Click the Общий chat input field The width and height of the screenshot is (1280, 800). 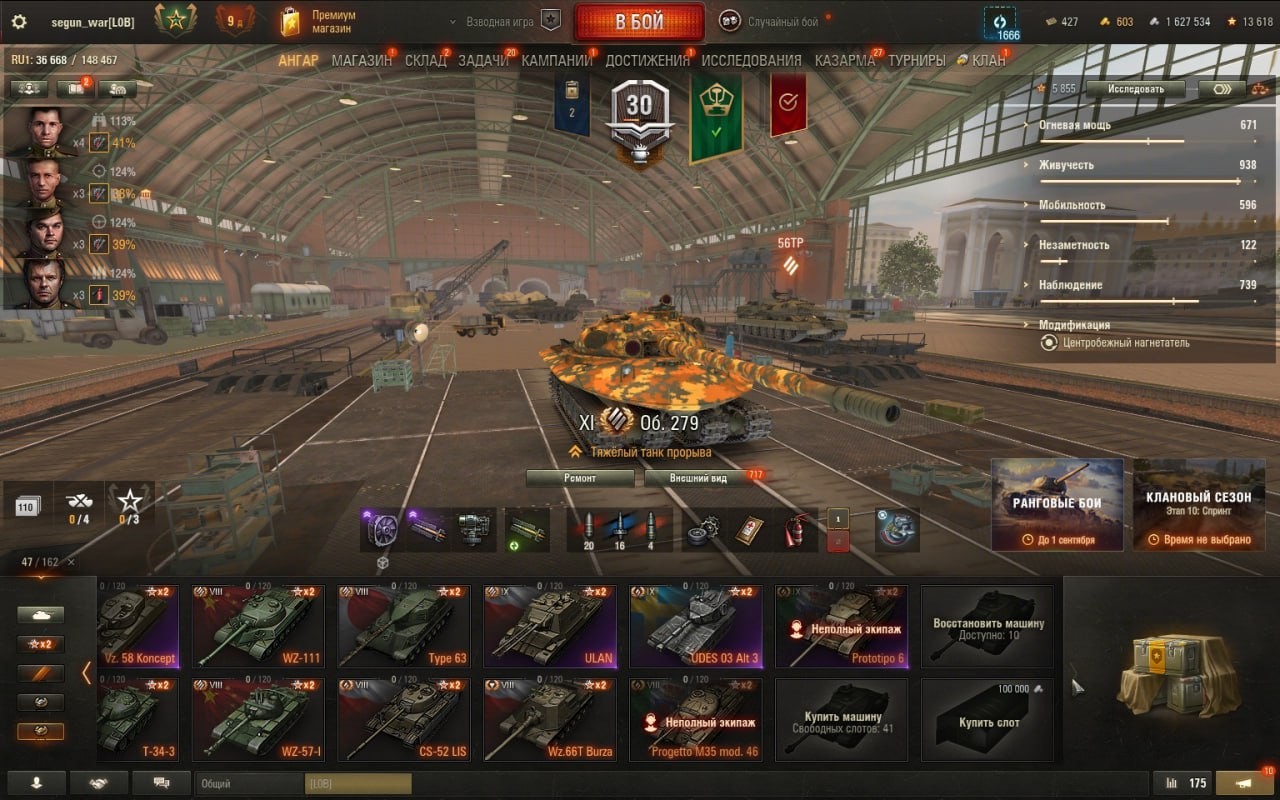[250, 784]
